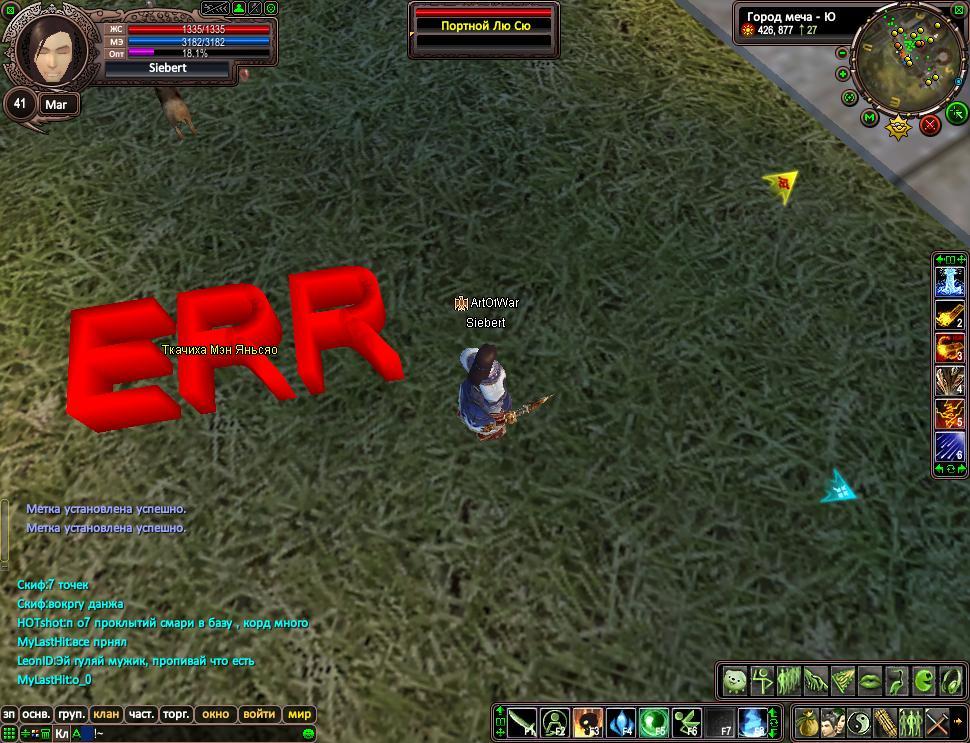
Task: Switch to the клан chat tab
Action: [x=105, y=714]
